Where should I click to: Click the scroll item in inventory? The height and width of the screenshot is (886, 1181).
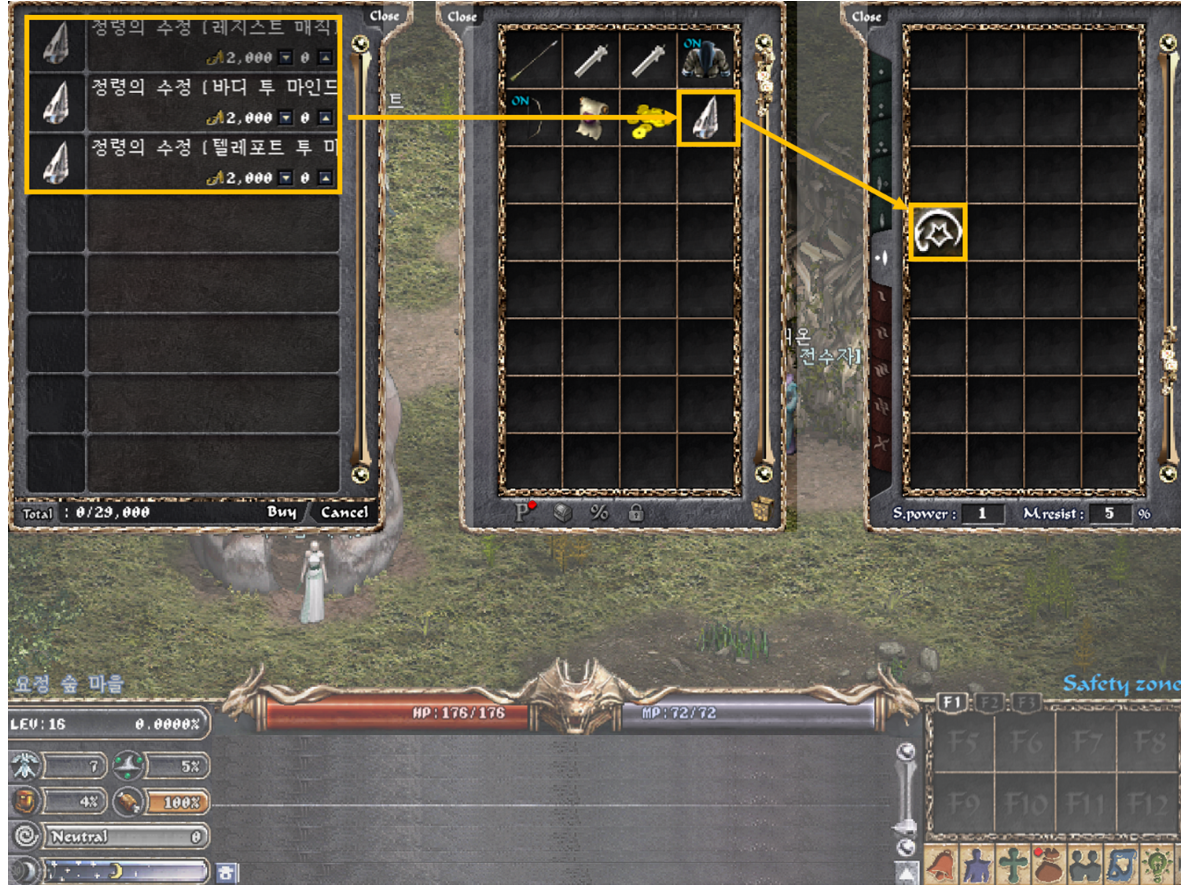click(591, 118)
